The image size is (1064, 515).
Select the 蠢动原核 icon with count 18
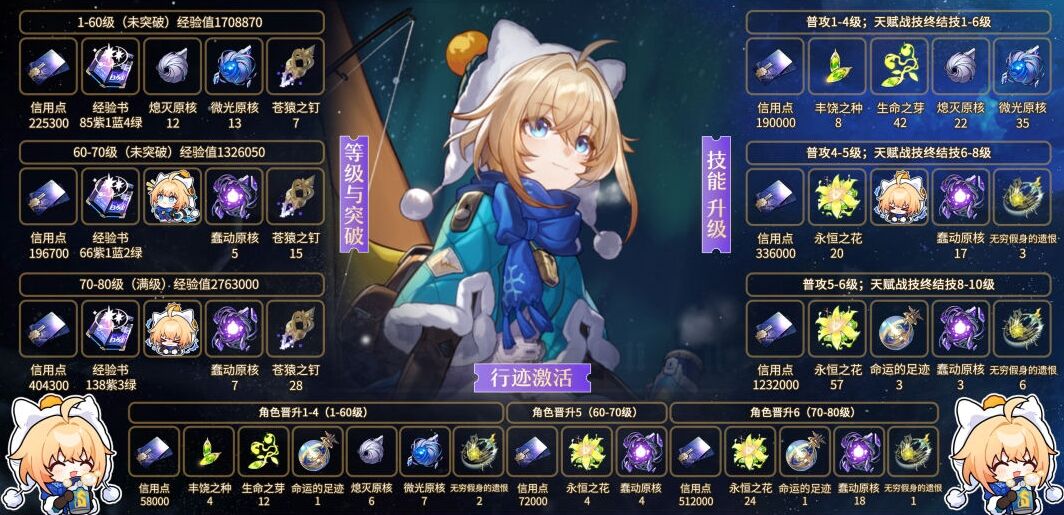(x=857, y=452)
